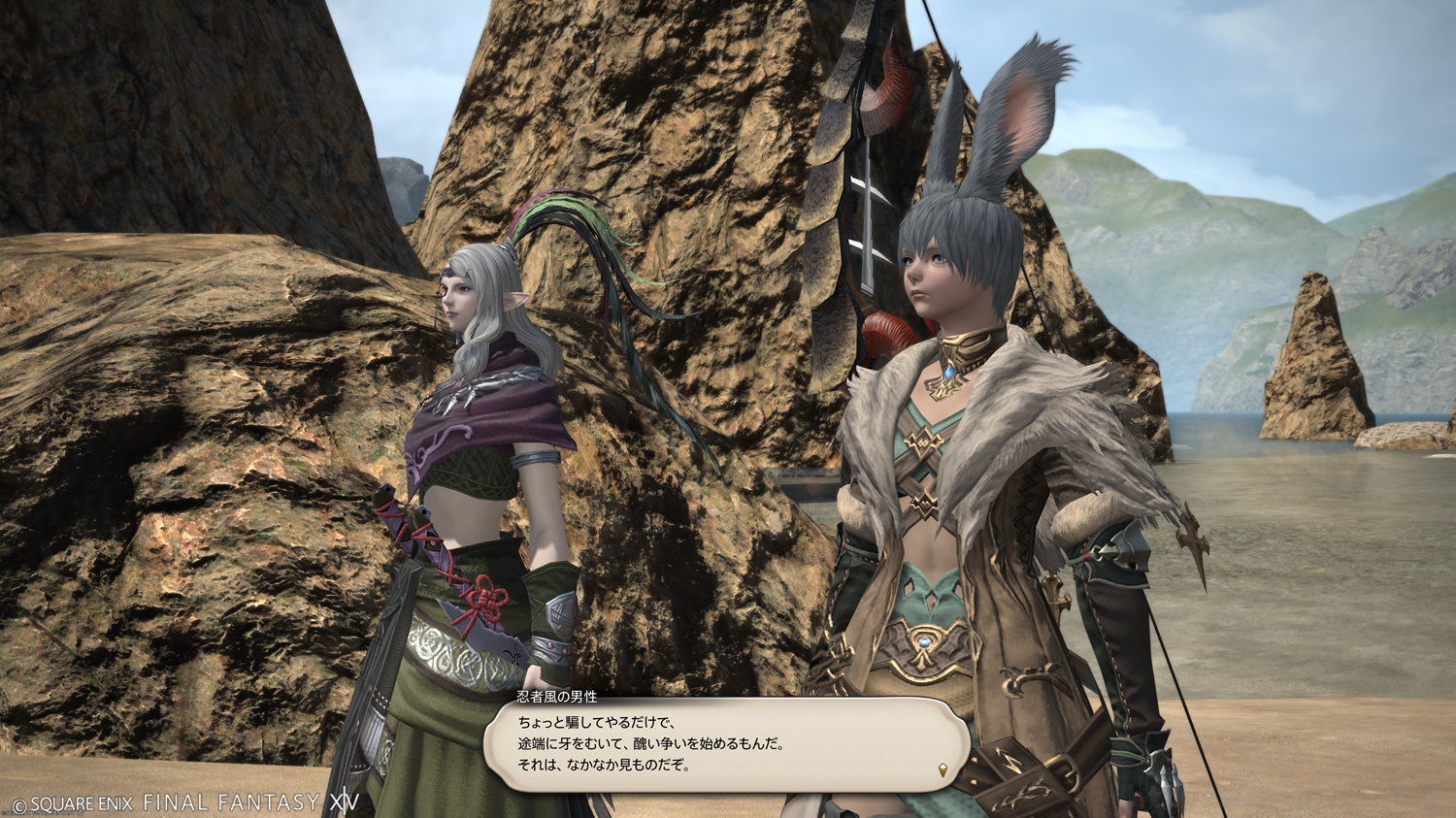This screenshot has width=1456, height=818.
Task: Click the yellow dialogue continue marker
Action: click(x=943, y=770)
